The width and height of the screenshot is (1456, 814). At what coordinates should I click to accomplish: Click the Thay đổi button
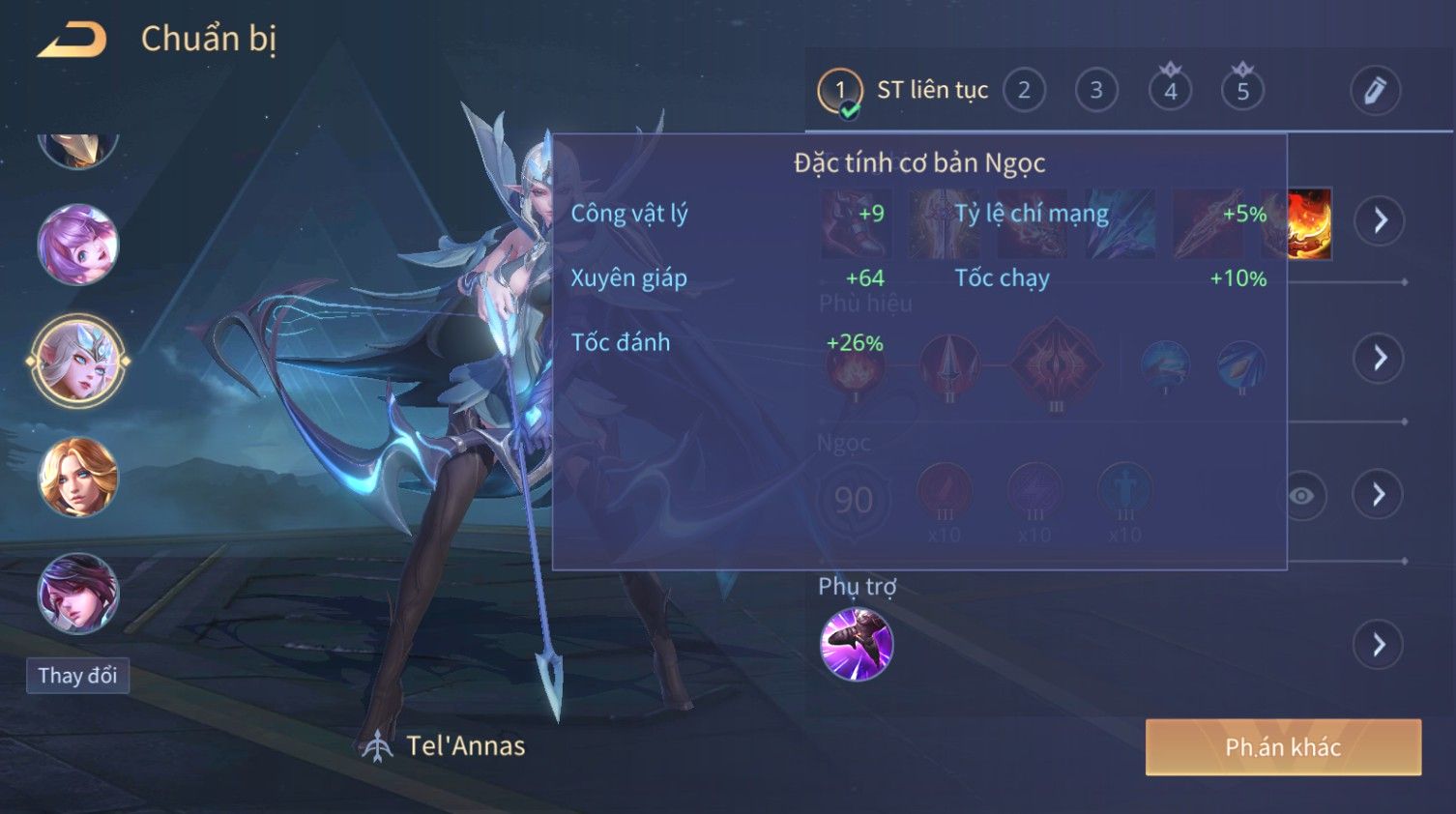pos(77,675)
